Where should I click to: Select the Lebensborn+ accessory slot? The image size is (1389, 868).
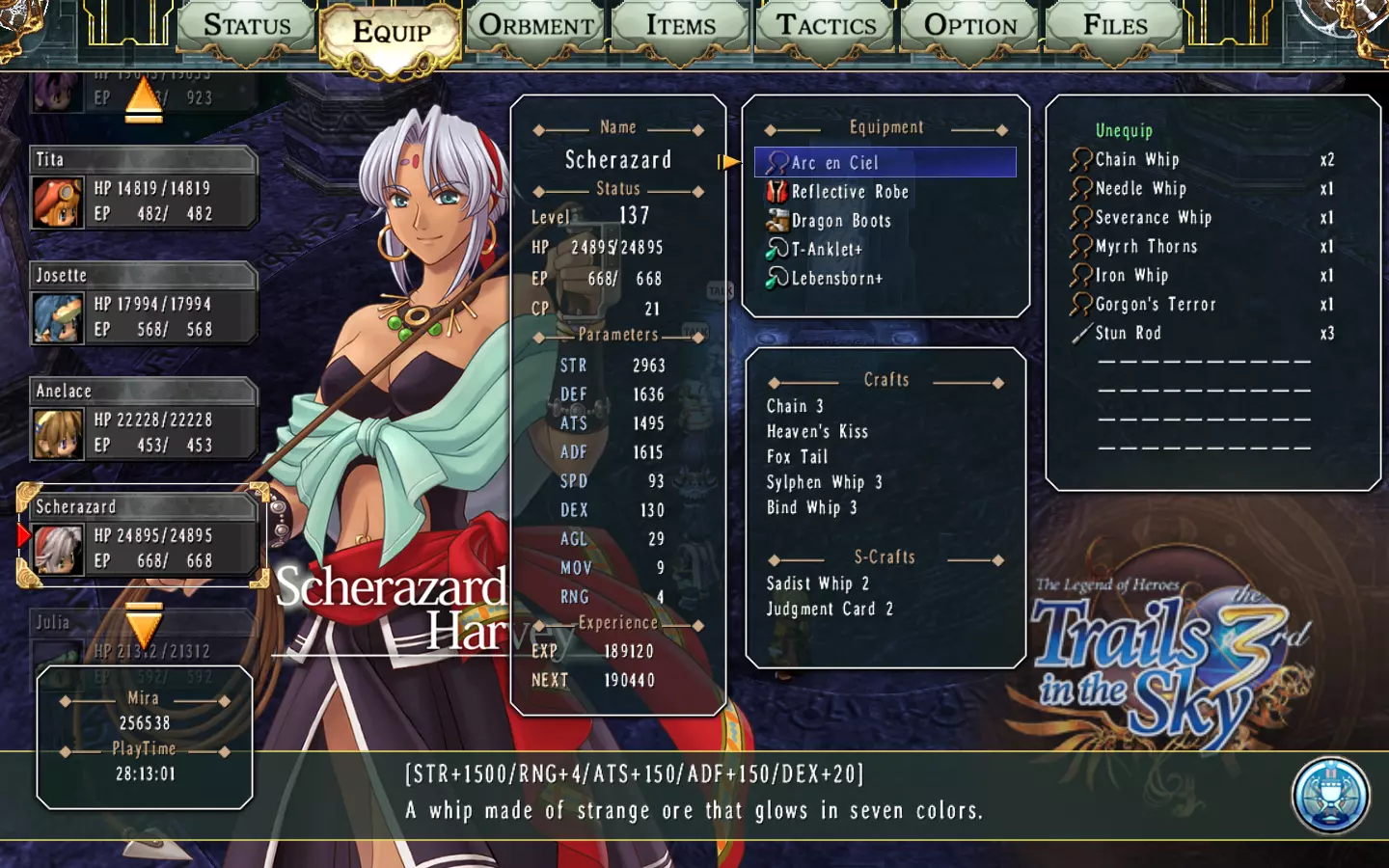point(836,279)
